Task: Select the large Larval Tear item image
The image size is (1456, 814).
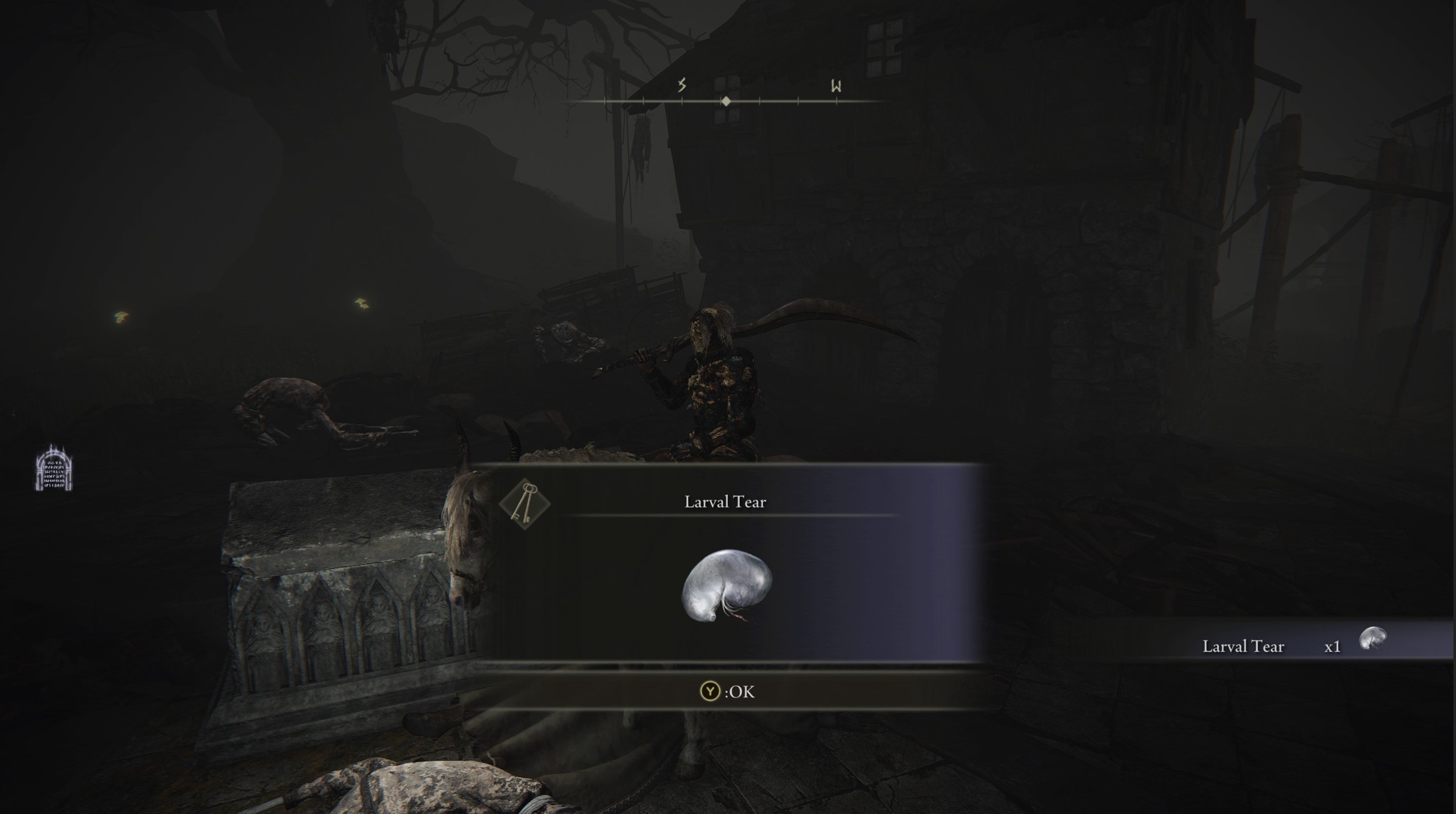Action: (x=726, y=585)
